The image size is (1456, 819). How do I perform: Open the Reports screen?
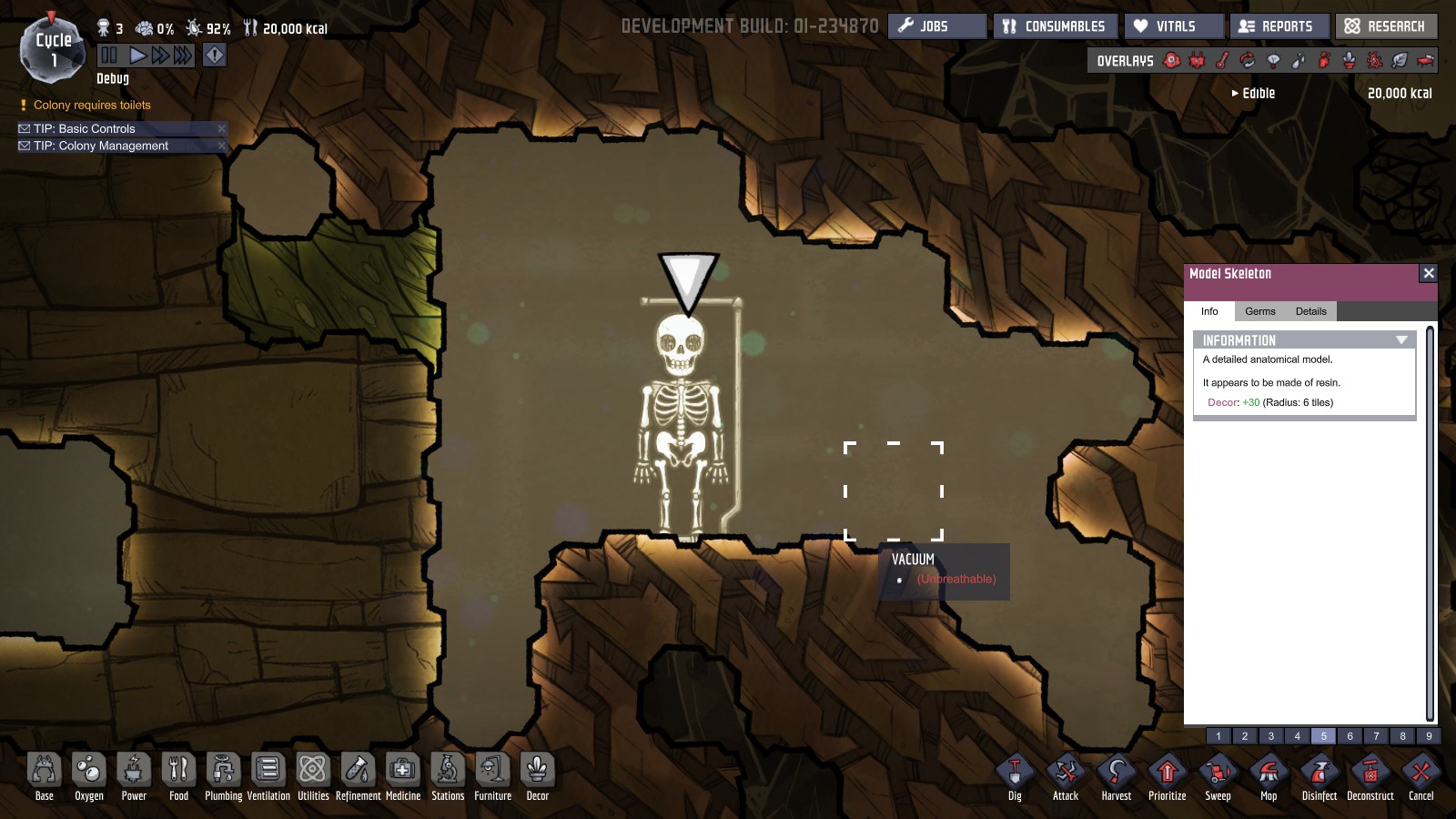[1279, 26]
